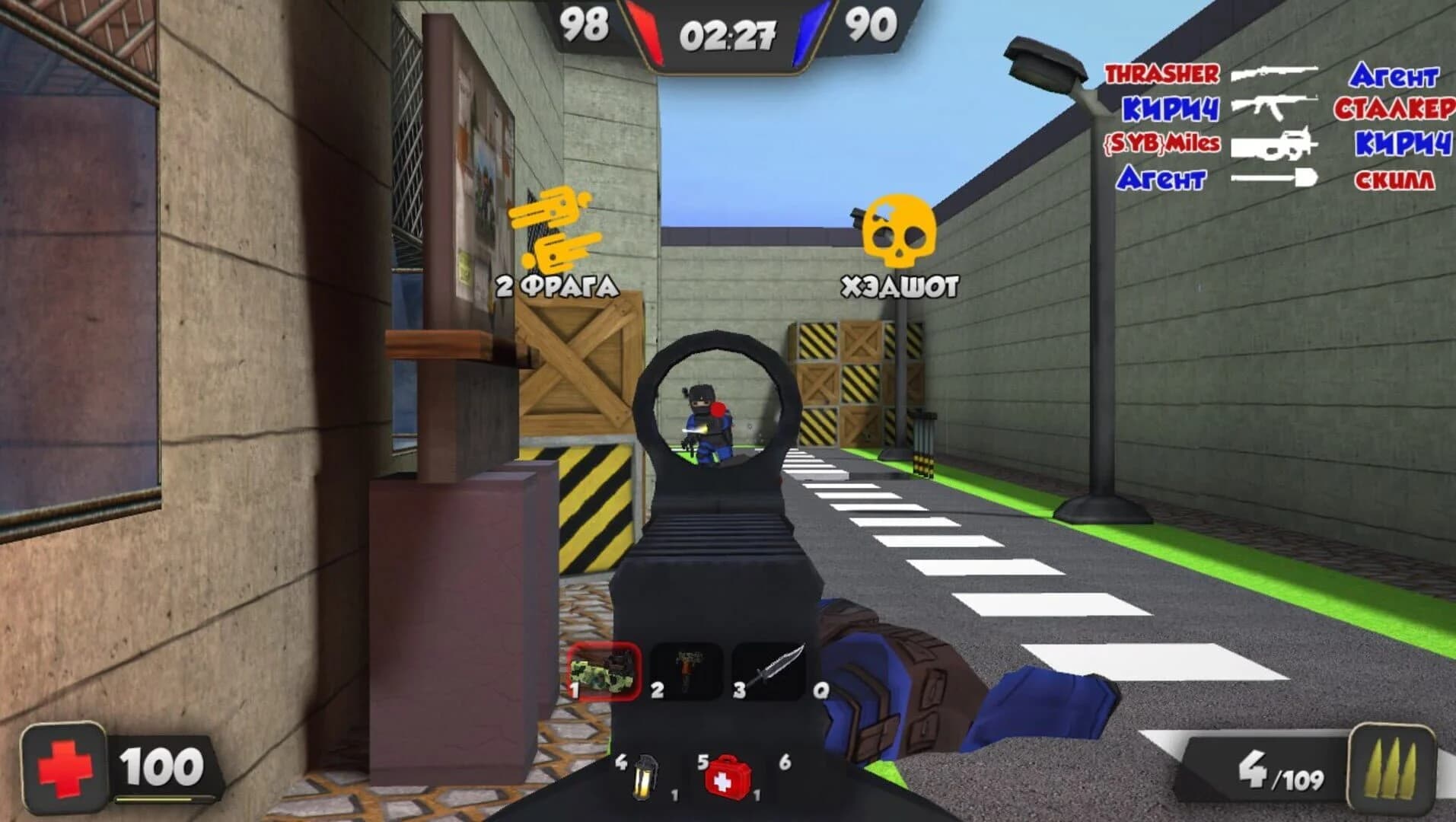Use the medkit in slot 5
This screenshot has height=822, width=1456.
click(x=728, y=776)
